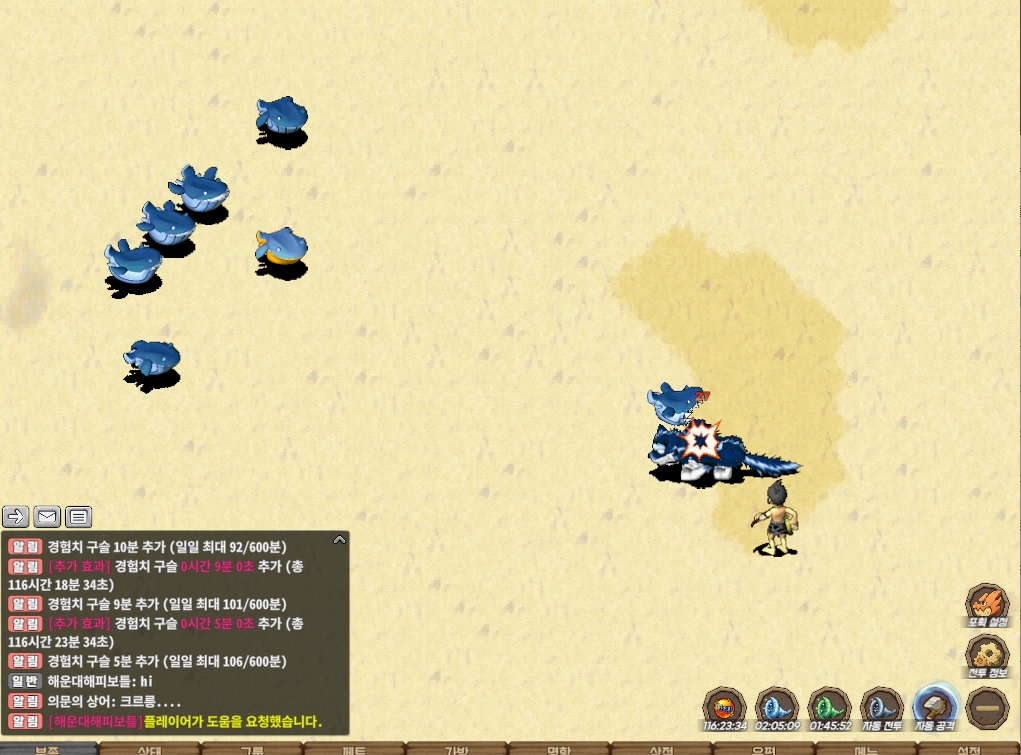The image size is (1021, 755).
Task: Collapse the icon row with the minus button
Action: [x=987, y=708]
